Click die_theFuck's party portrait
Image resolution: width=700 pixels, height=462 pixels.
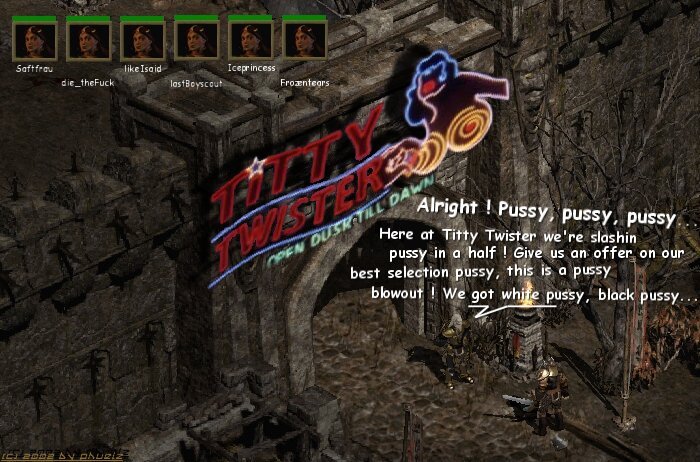[x=88, y=40]
